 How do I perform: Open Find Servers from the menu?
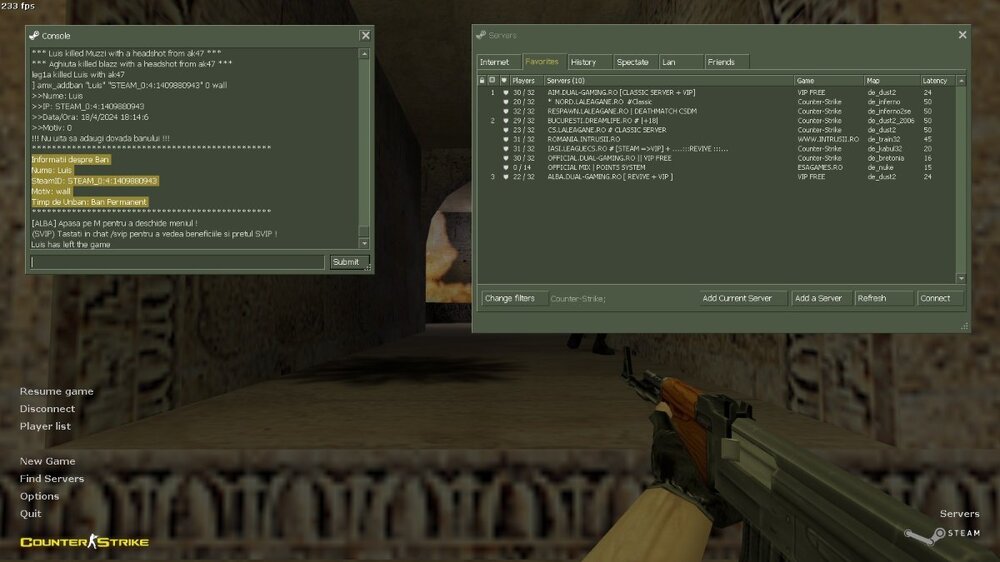[x=52, y=479]
